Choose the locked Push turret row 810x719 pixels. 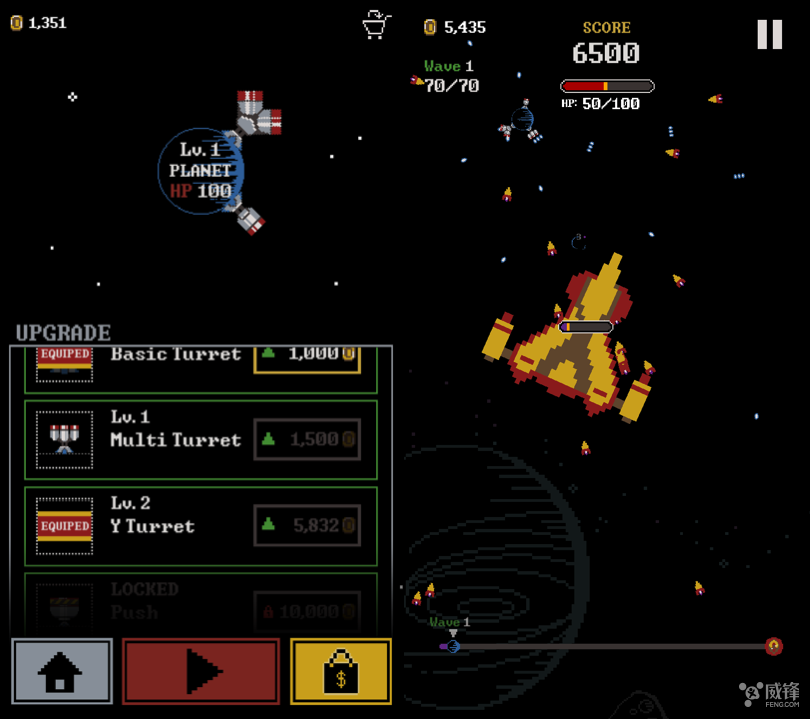click(200, 602)
